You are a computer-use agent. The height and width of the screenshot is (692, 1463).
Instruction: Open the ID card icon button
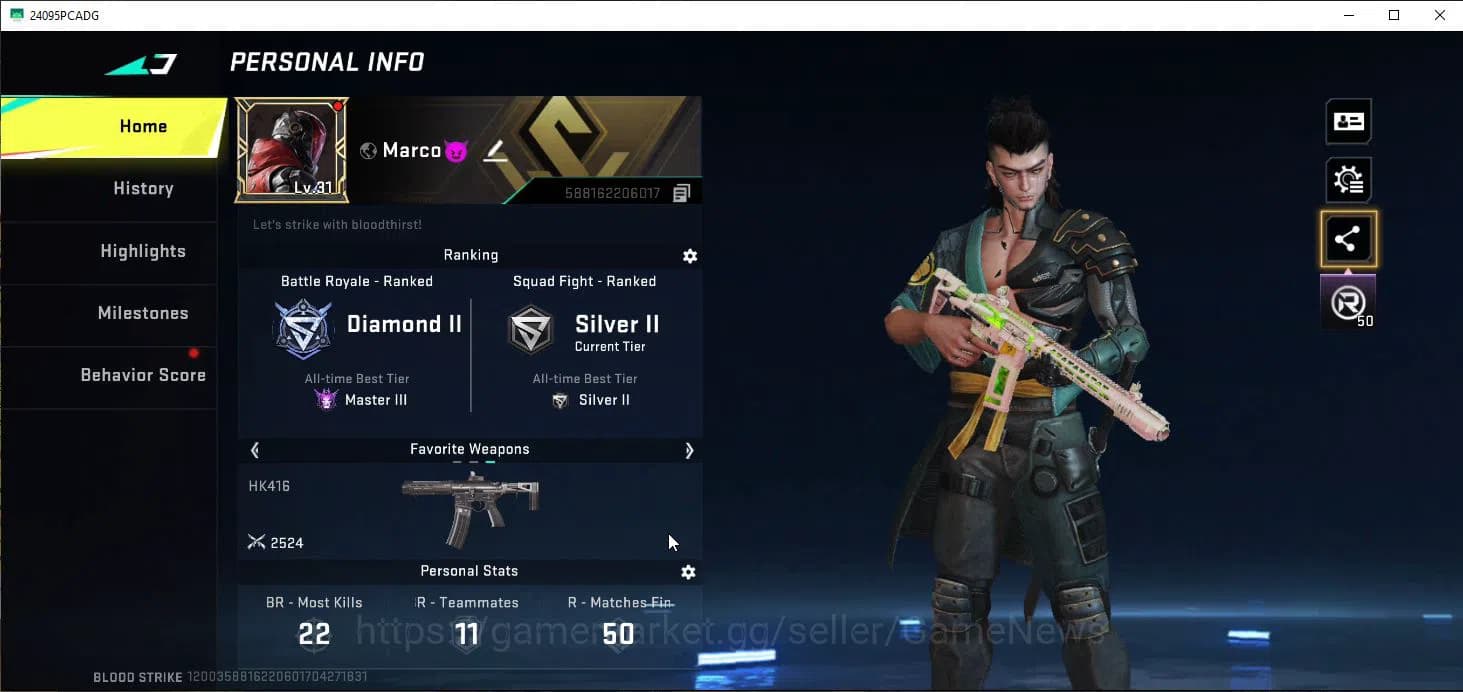point(1347,122)
